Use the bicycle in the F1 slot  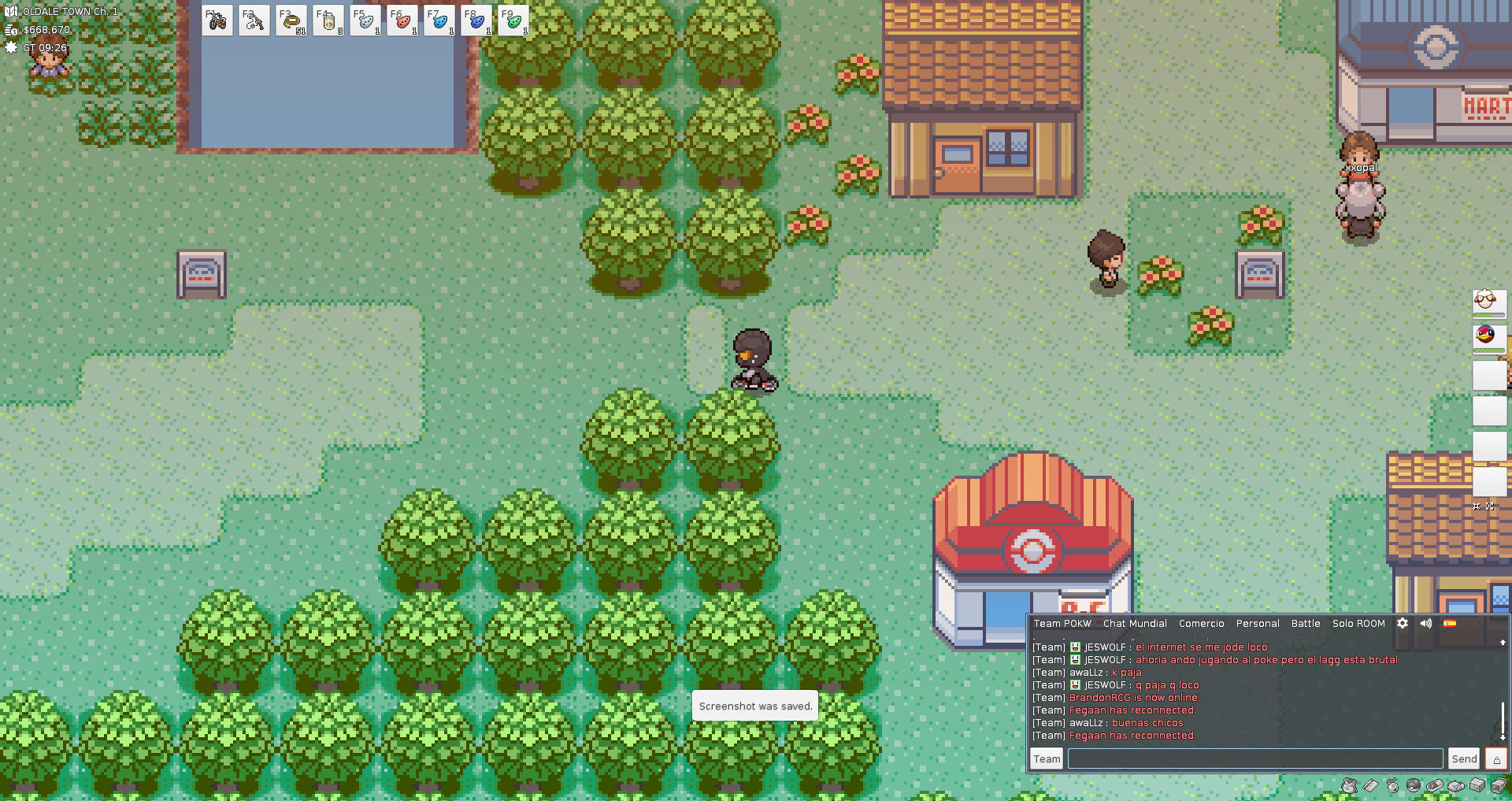(217, 21)
